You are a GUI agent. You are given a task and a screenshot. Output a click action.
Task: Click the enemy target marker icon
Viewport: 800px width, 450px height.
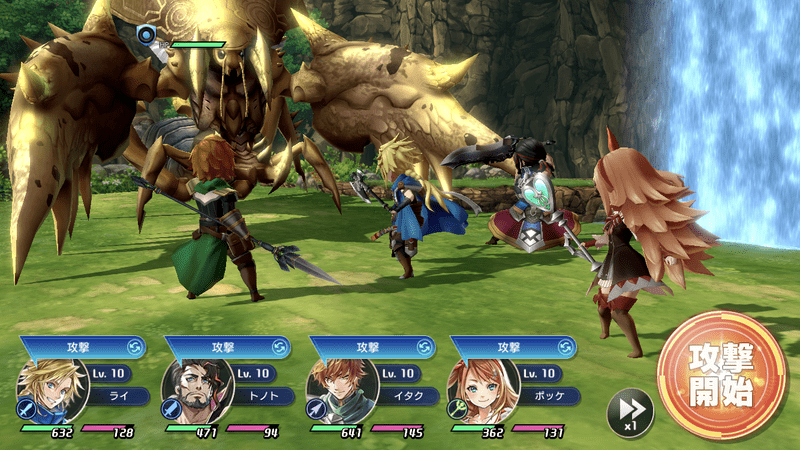point(148,34)
